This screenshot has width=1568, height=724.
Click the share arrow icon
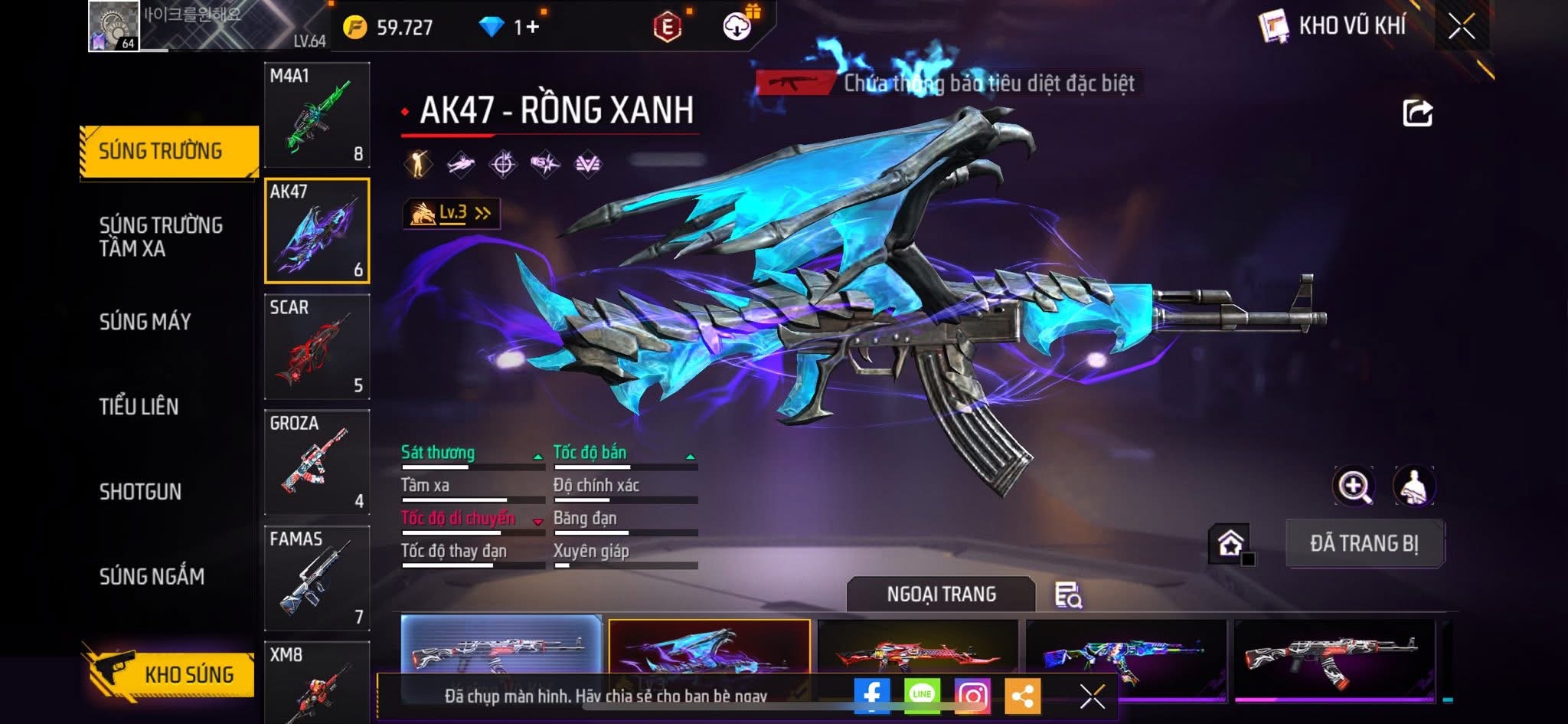tap(1417, 113)
